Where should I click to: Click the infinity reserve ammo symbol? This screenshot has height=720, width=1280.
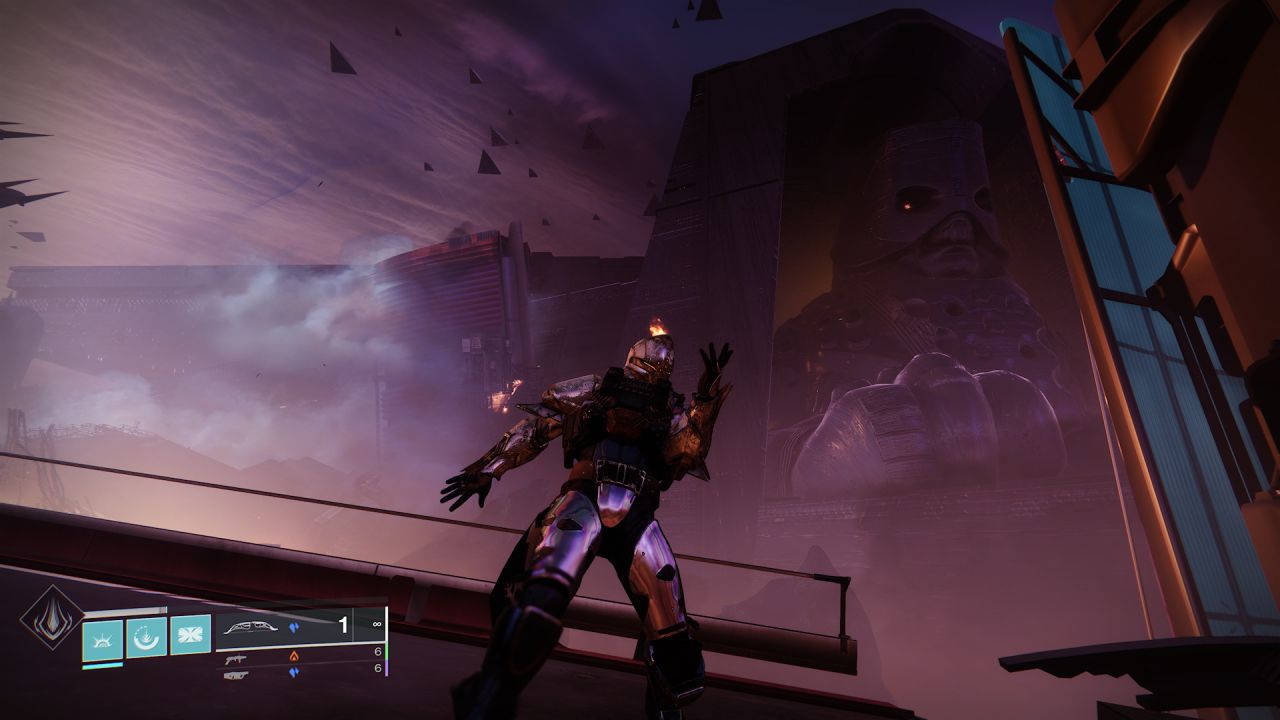[x=376, y=624]
